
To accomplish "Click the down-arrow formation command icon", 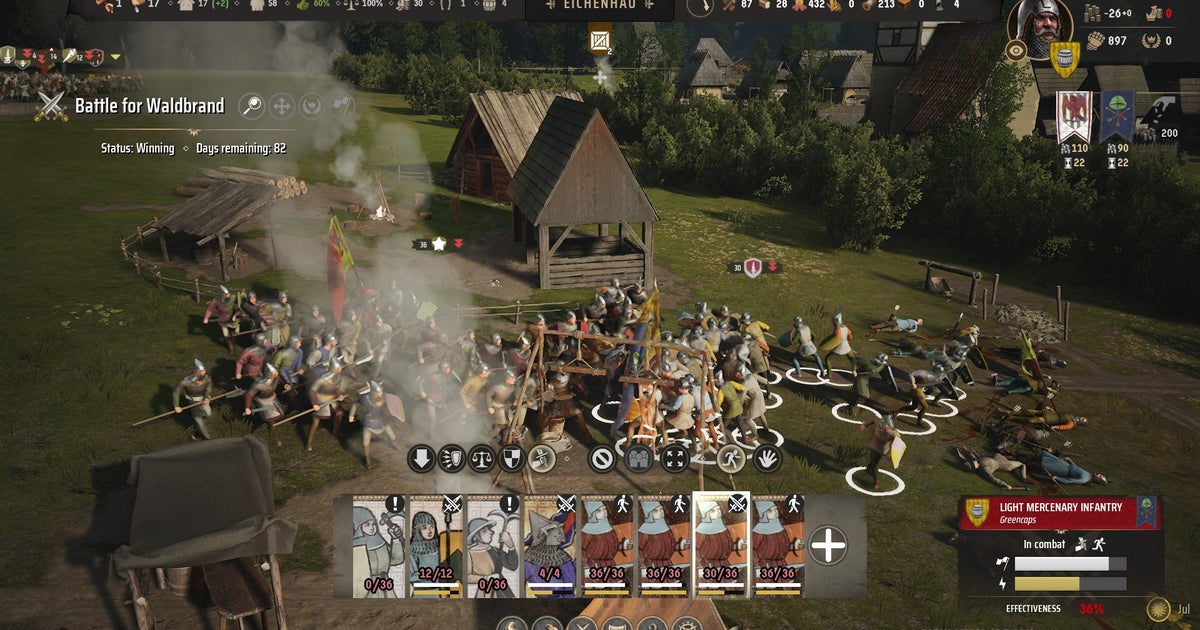I will pyautogui.click(x=421, y=459).
